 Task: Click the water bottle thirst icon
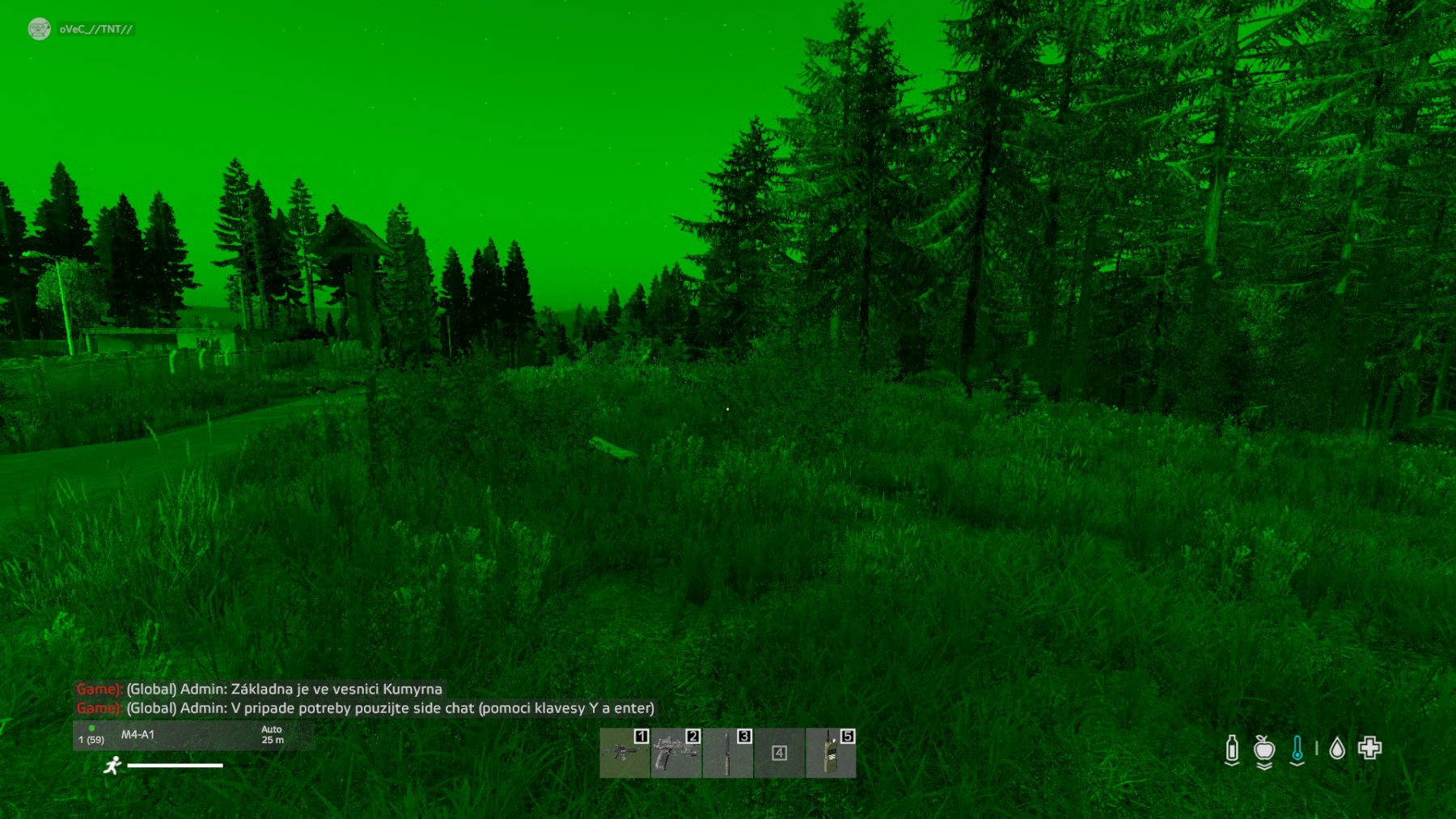(x=1231, y=749)
